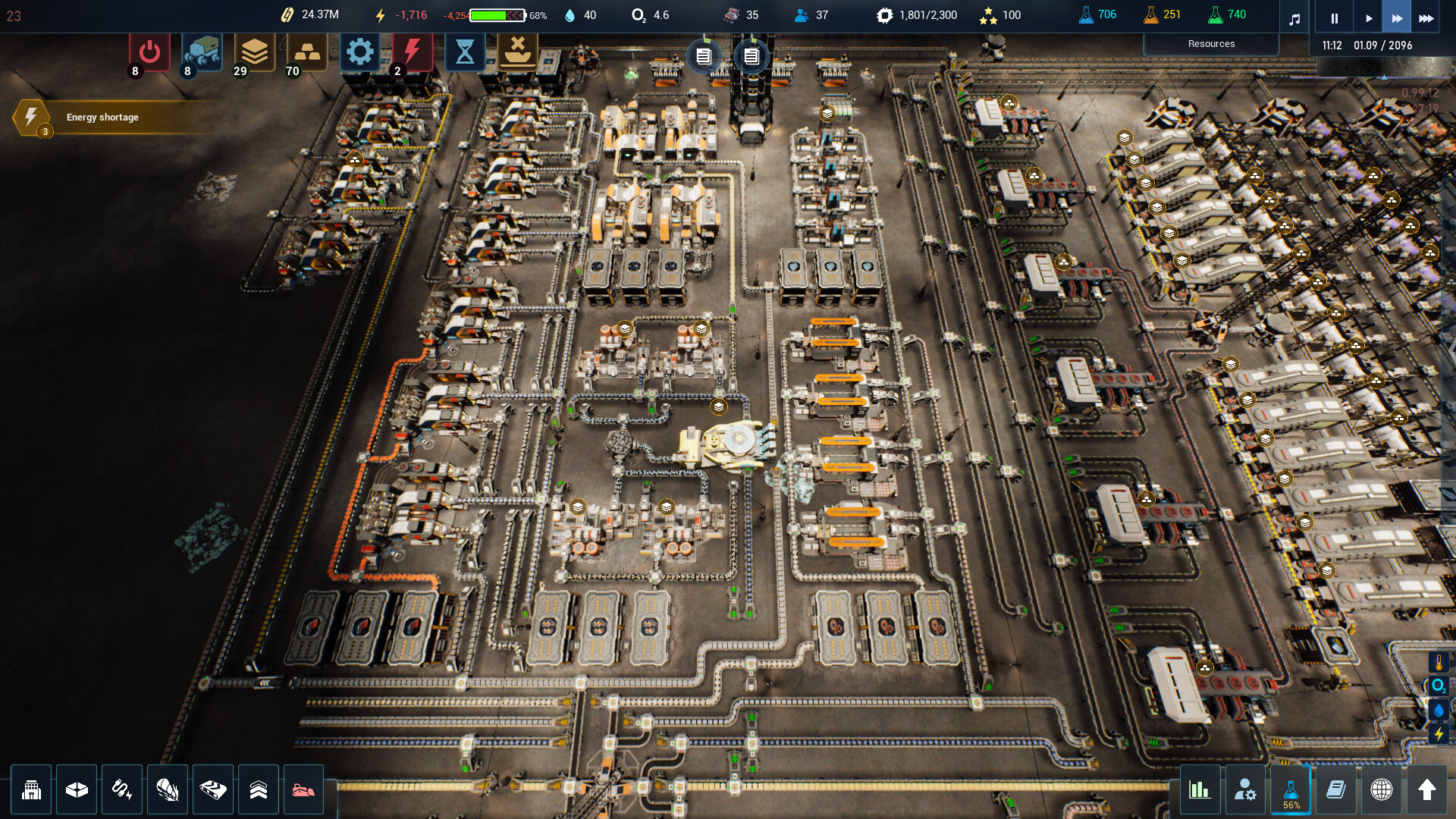Screen dimensions: 1456x819
Task: Open the power cable build category
Action: (122, 790)
